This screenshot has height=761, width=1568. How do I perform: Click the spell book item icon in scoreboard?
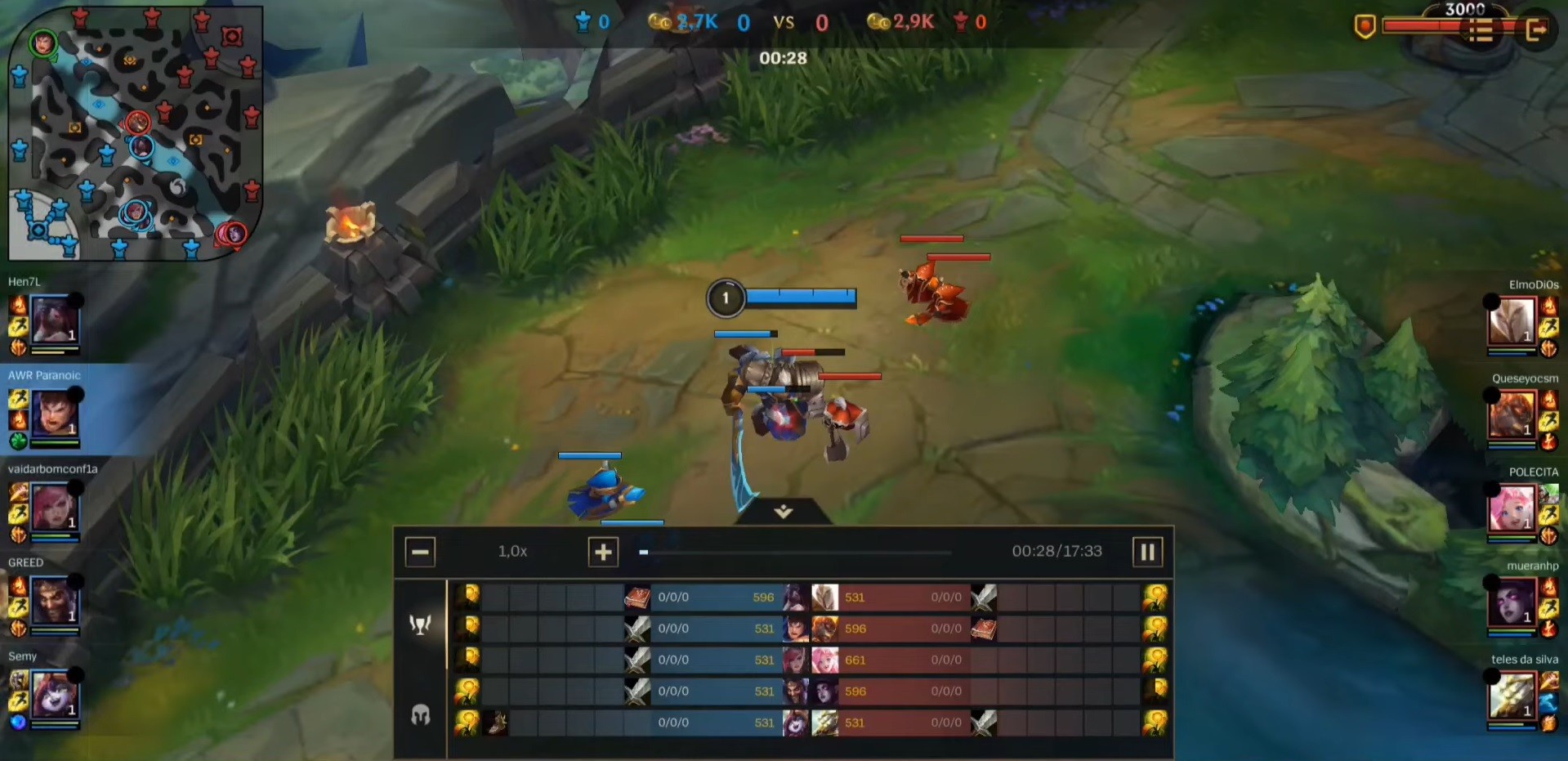(636, 597)
